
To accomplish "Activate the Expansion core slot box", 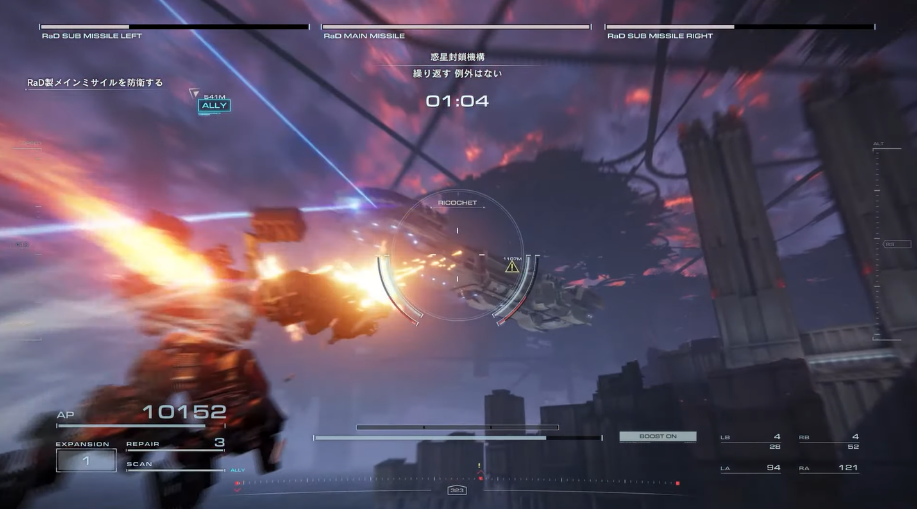I will coord(85,460).
